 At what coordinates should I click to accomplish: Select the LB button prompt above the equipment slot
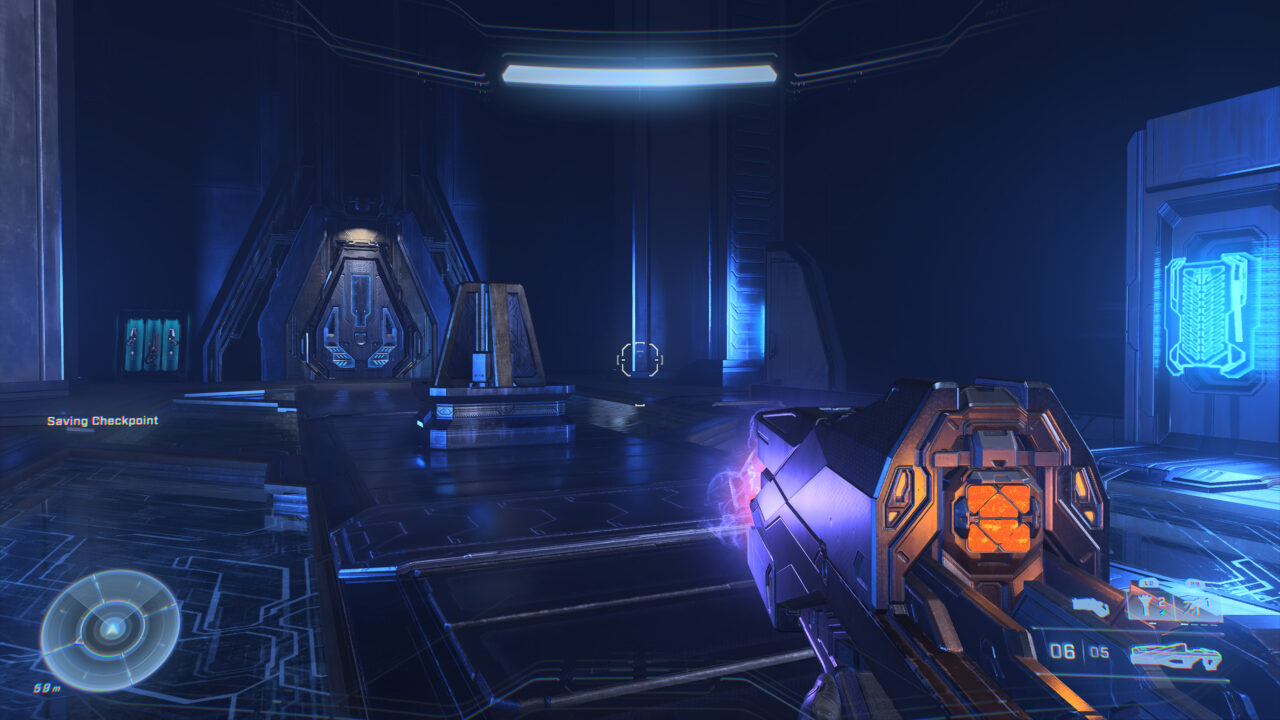pyautogui.click(x=1147, y=581)
